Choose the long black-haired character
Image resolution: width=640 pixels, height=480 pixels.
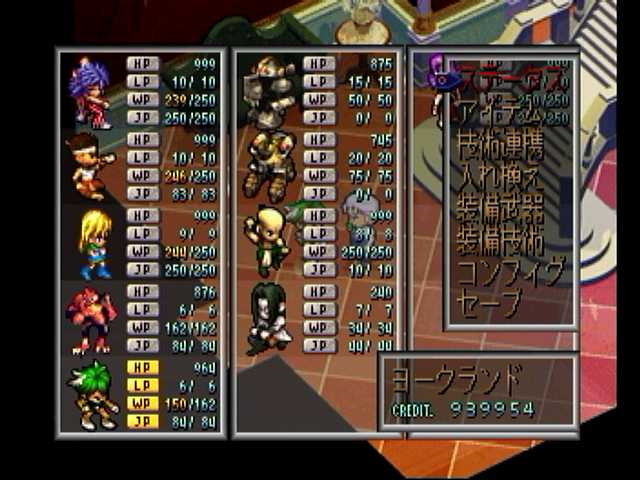(267, 317)
